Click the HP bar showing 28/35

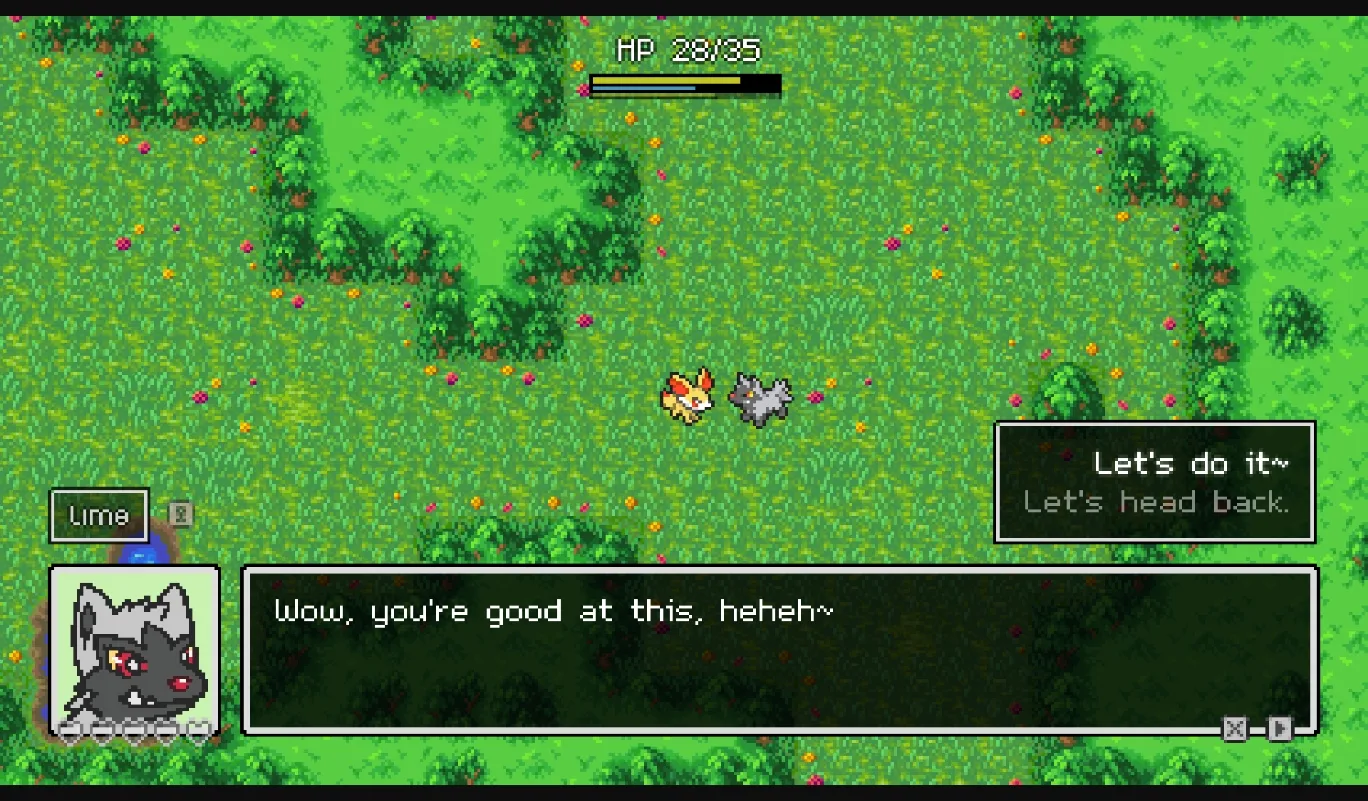685,84
